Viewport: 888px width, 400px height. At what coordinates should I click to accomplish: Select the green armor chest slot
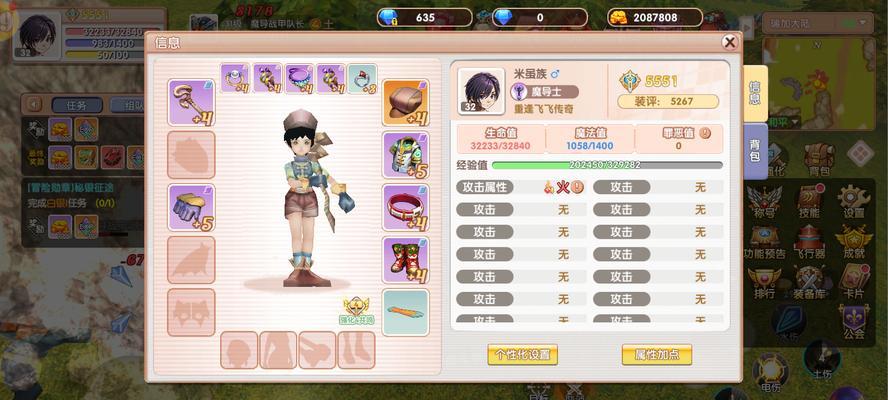pos(405,155)
